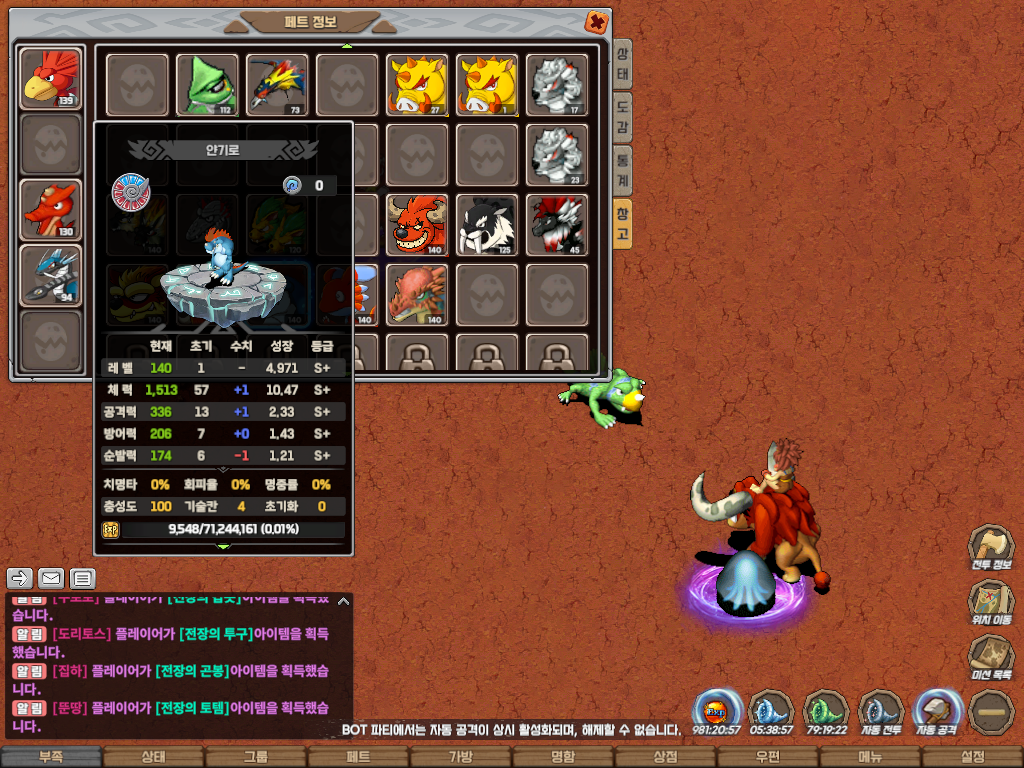This screenshot has height=768, width=1024.
Task: Open the 상점 shop menu
Action: (x=665, y=757)
